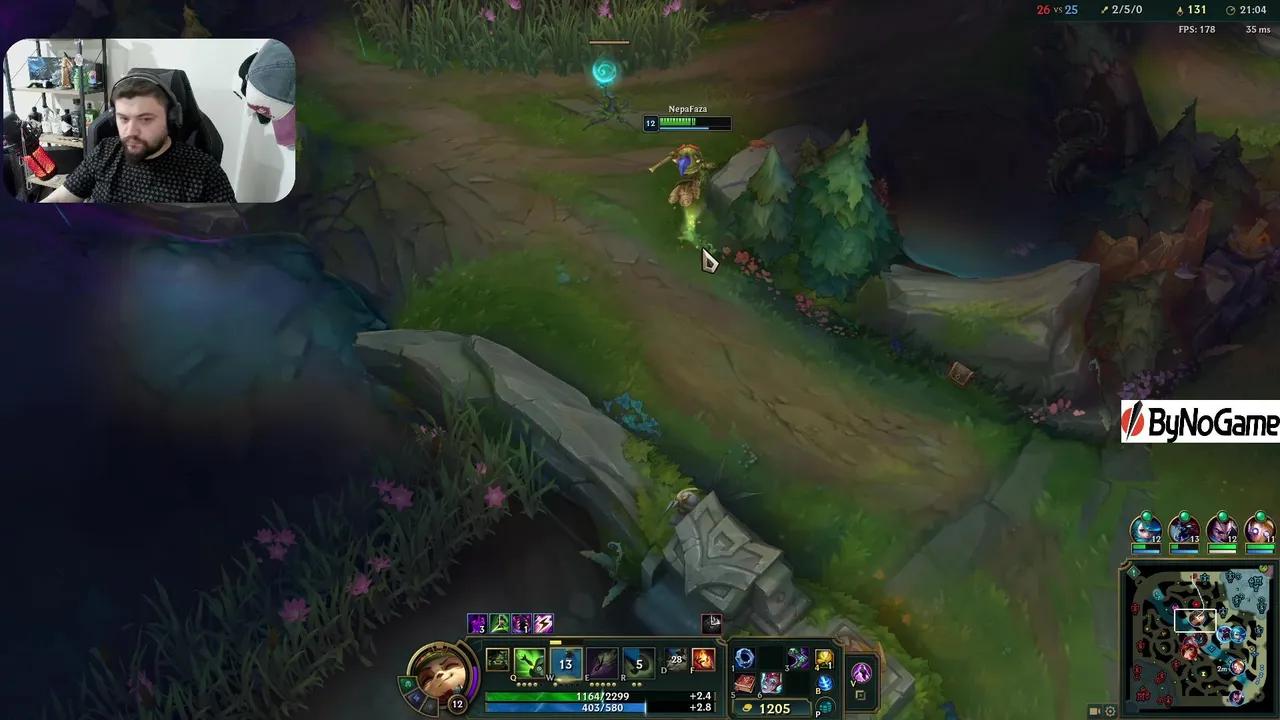The height and width of the screenshot is (720, 1280).
Task: Click the level 13 ally portrait above the minimap
Action: tap(1184, 530)
